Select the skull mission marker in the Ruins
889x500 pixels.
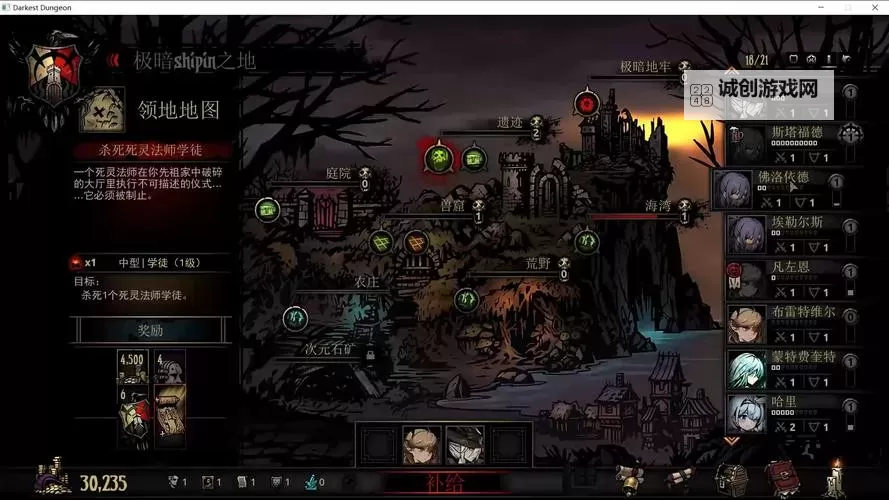point(438,157)
